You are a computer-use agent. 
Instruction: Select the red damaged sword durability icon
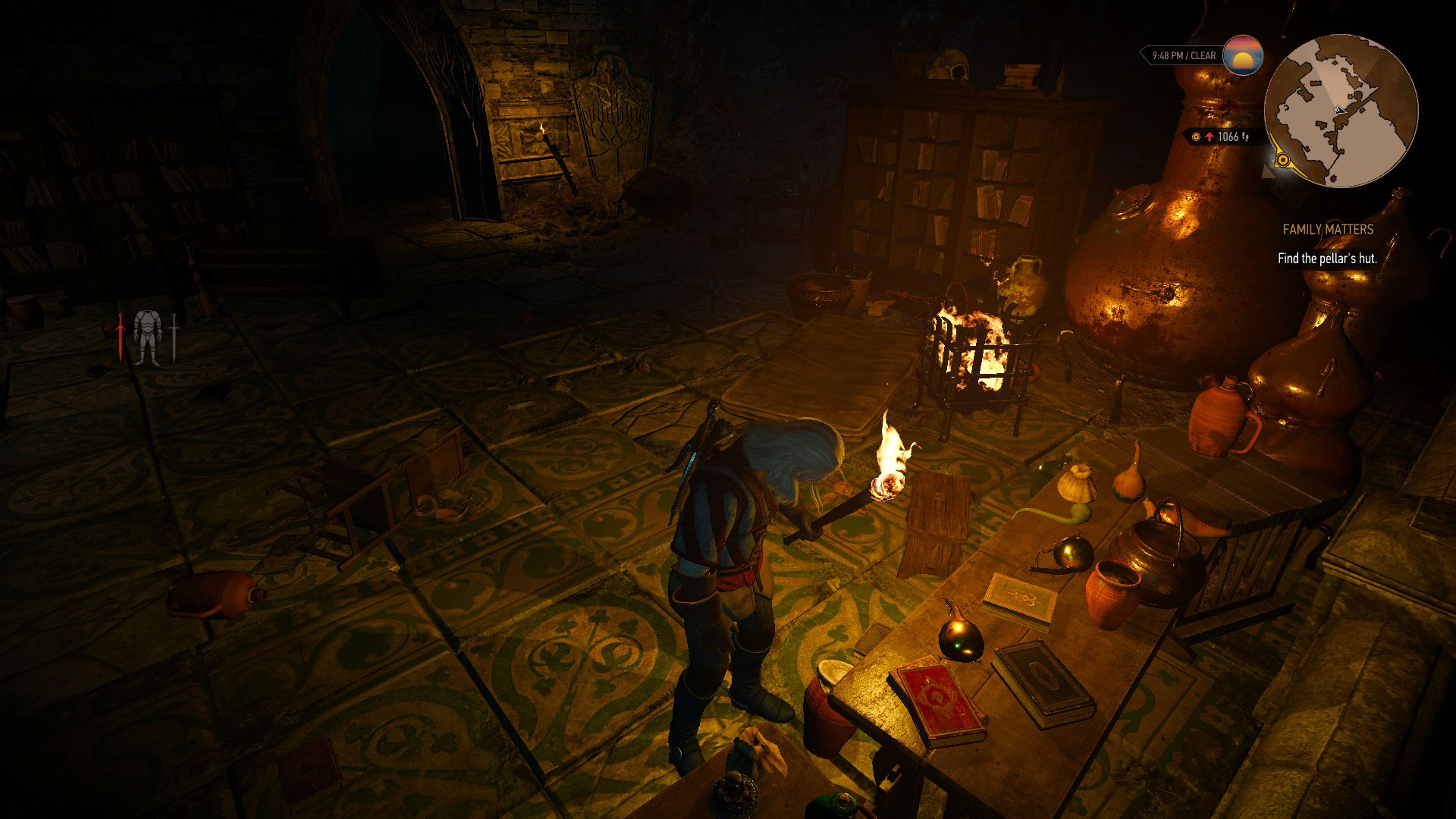(121, 337)
